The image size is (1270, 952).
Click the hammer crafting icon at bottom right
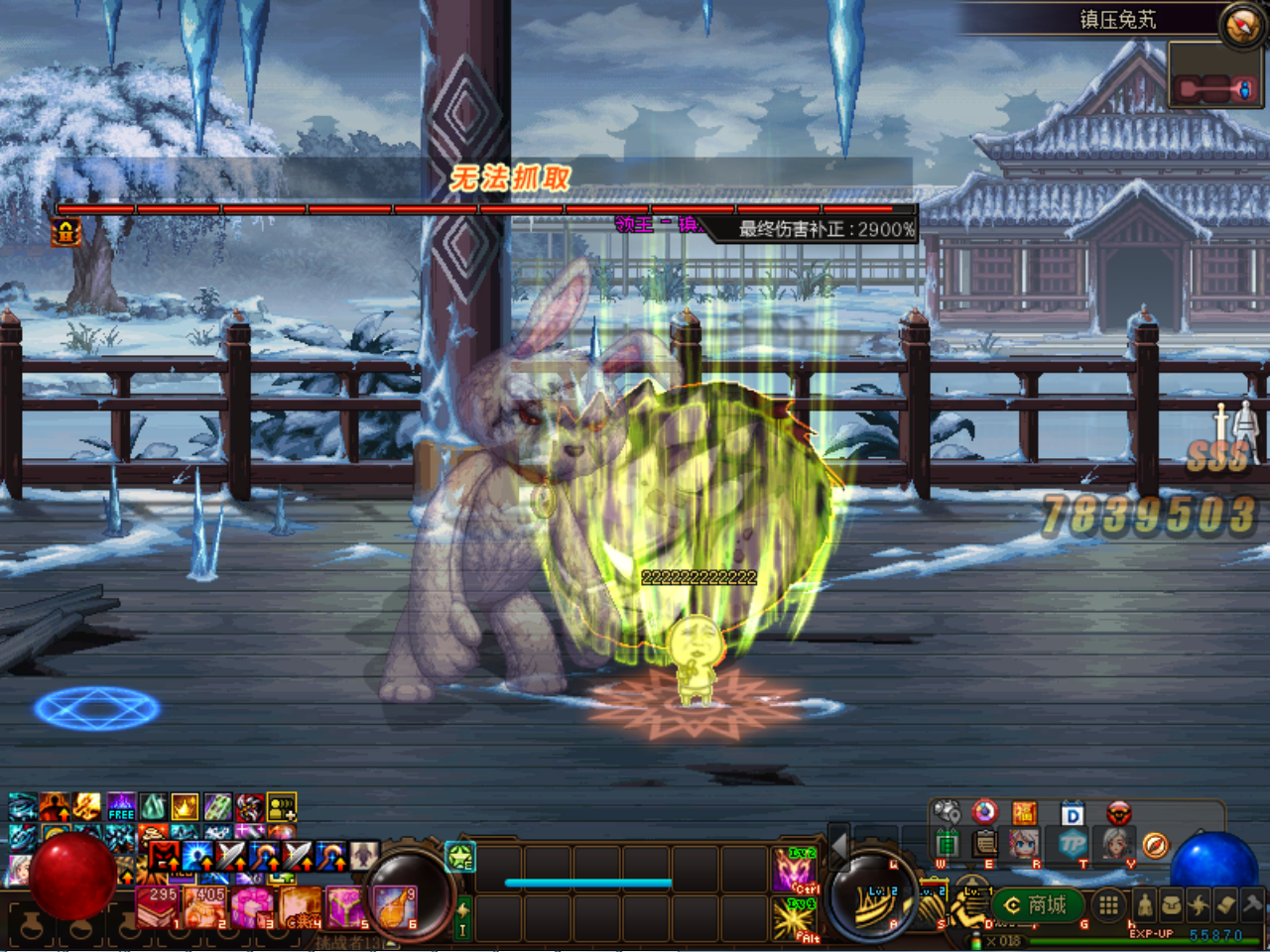point(1252,905)
